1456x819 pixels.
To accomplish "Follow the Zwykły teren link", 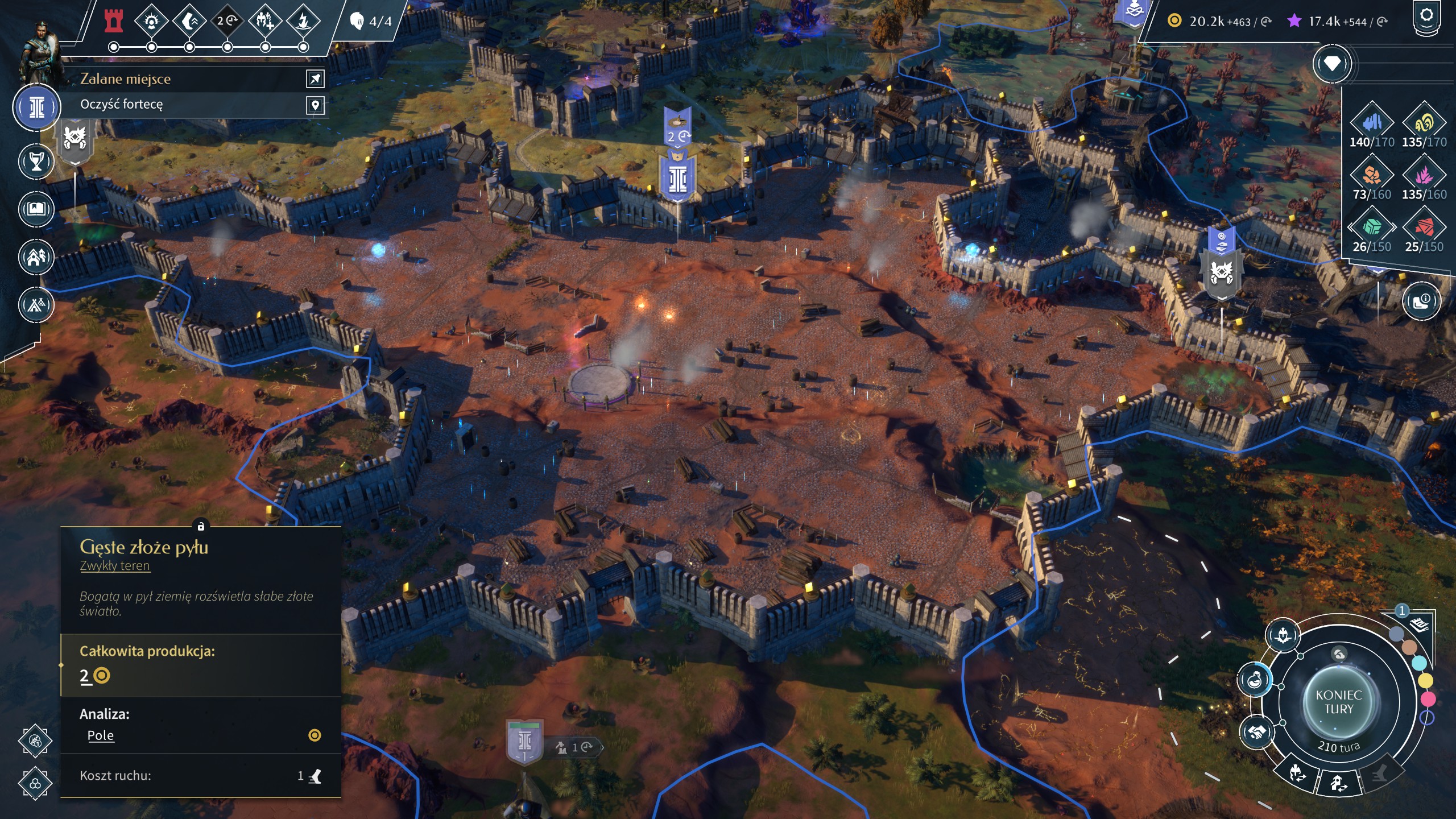I will click(115, 566).
